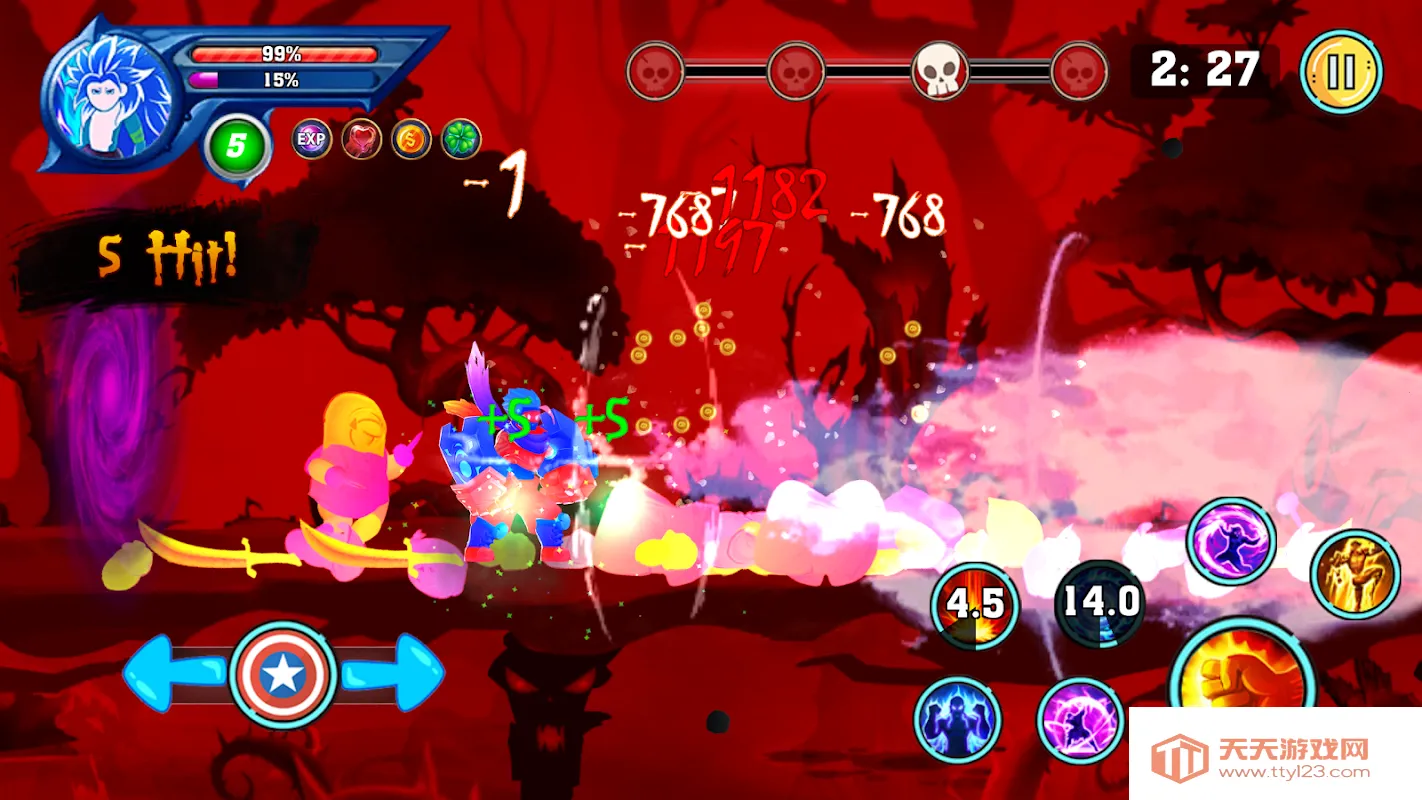This screenshot has height=800, width=1422.
Task: Trigger the skill showing 4.5 cooldown
Action: [x=974, y=605]
